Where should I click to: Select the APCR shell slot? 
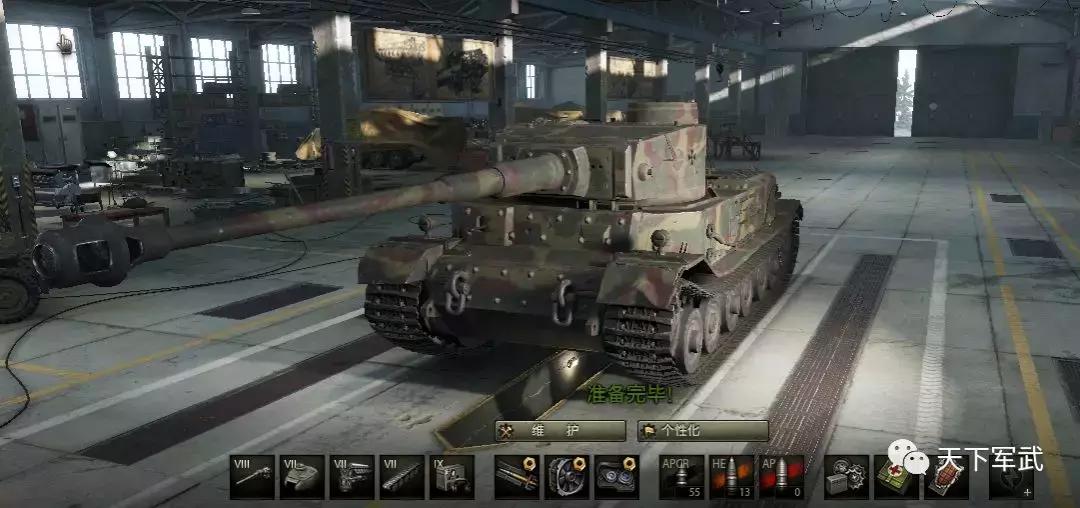click(681, 477)
